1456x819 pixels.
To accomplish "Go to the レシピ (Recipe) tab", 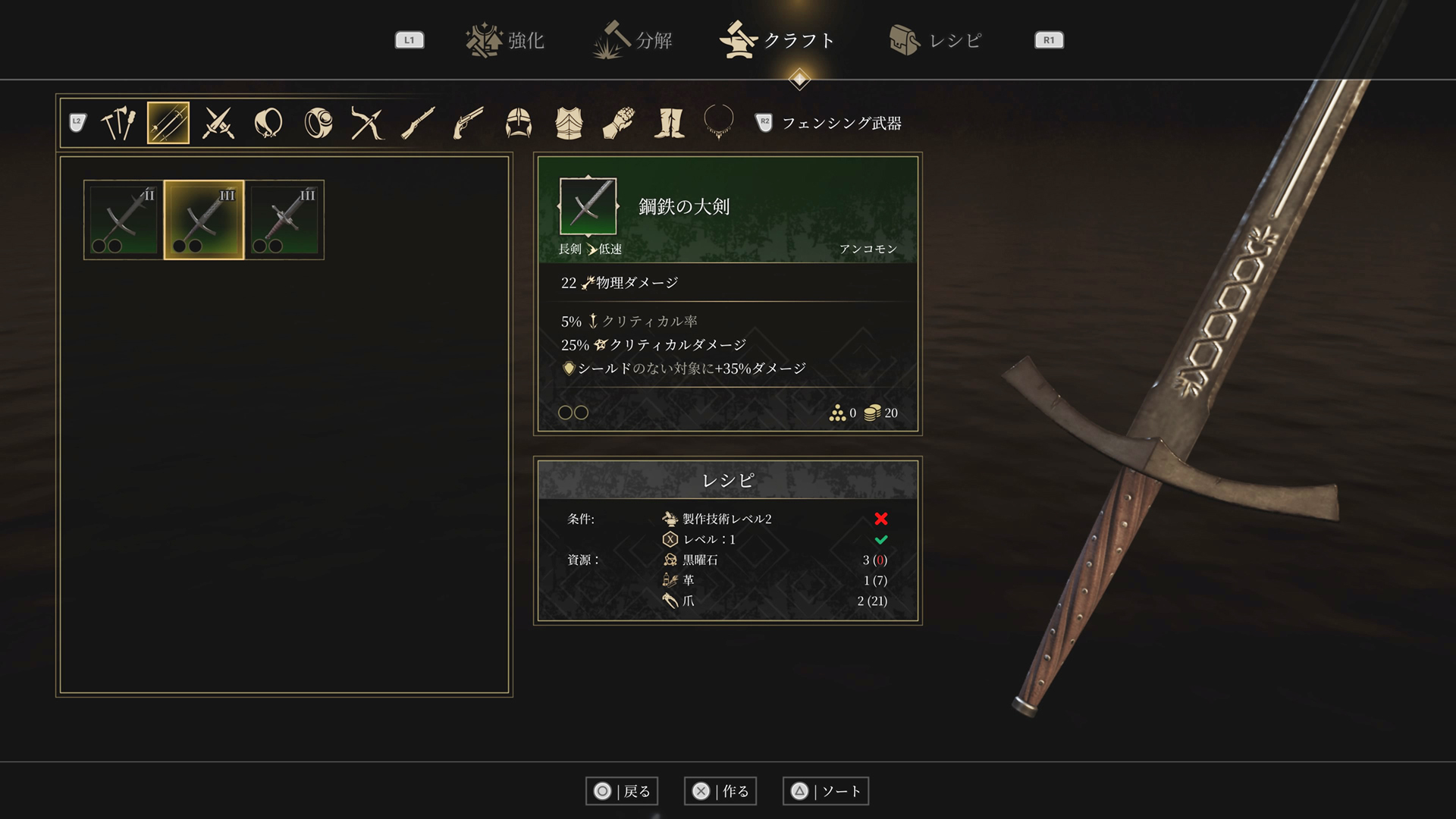I will tap(936, 40).
